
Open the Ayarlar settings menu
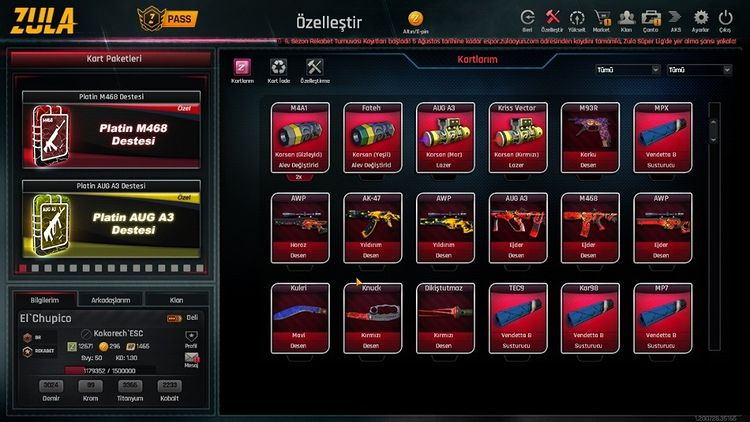point(700,20)
